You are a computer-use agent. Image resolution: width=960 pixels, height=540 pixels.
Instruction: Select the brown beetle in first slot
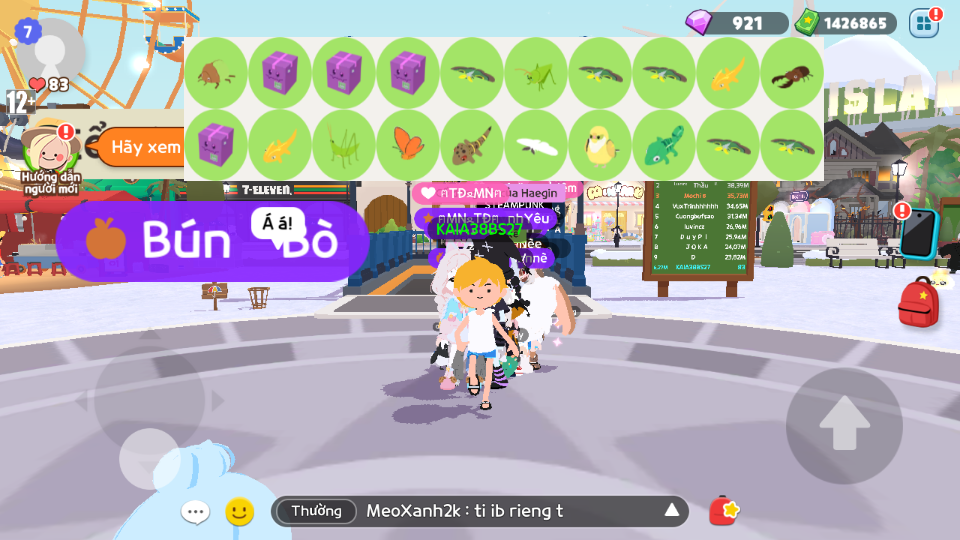point(216,74)
